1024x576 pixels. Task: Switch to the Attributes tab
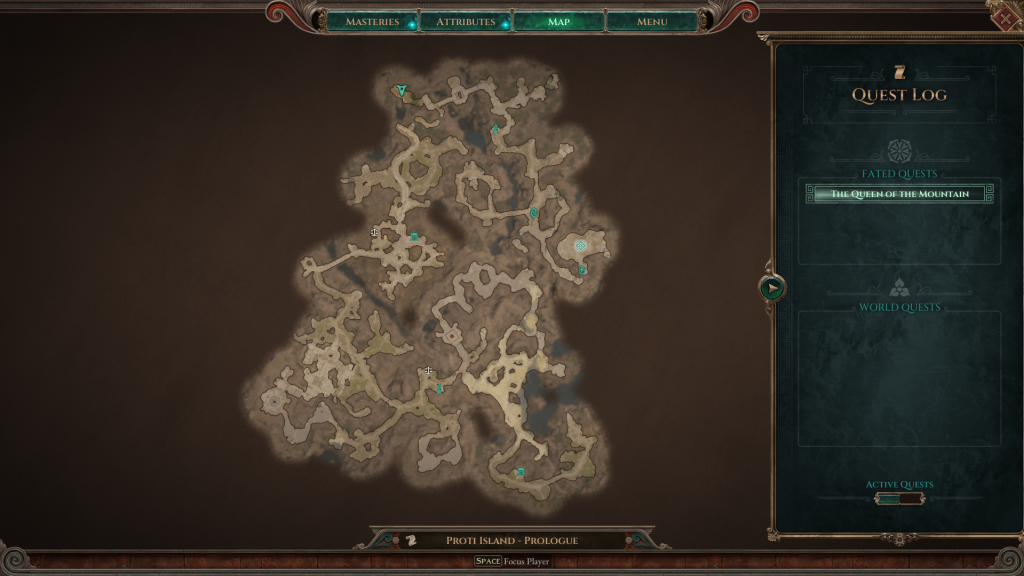466,22
